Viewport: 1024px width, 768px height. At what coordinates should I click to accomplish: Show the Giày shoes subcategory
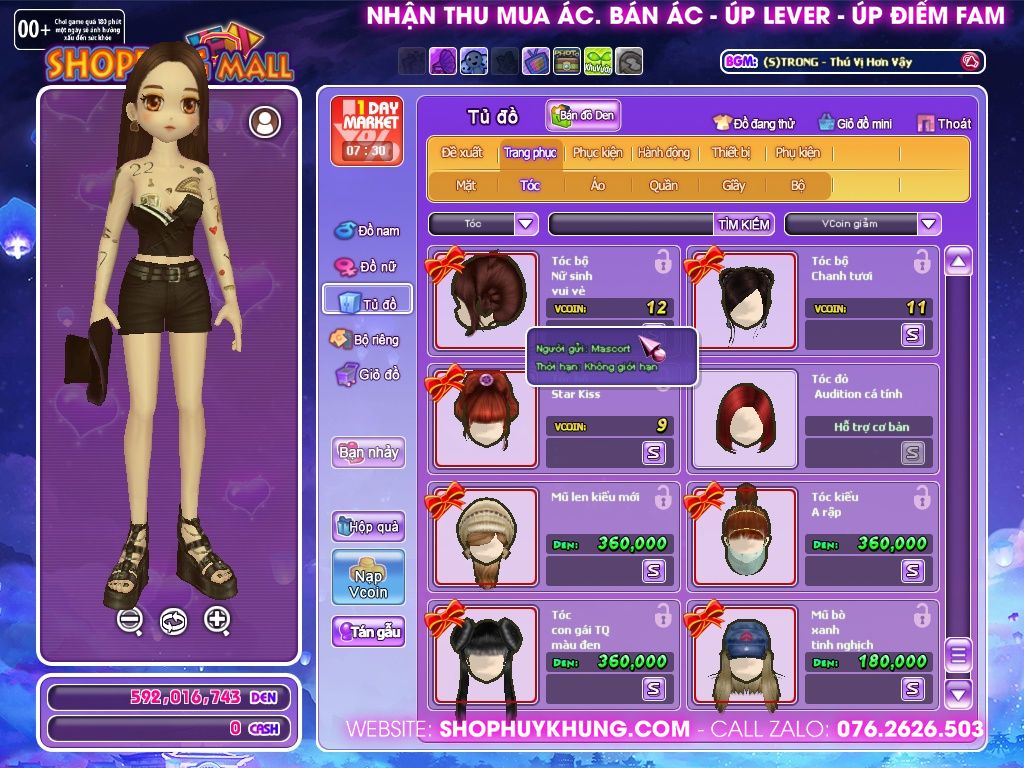[x=734, y=185]
